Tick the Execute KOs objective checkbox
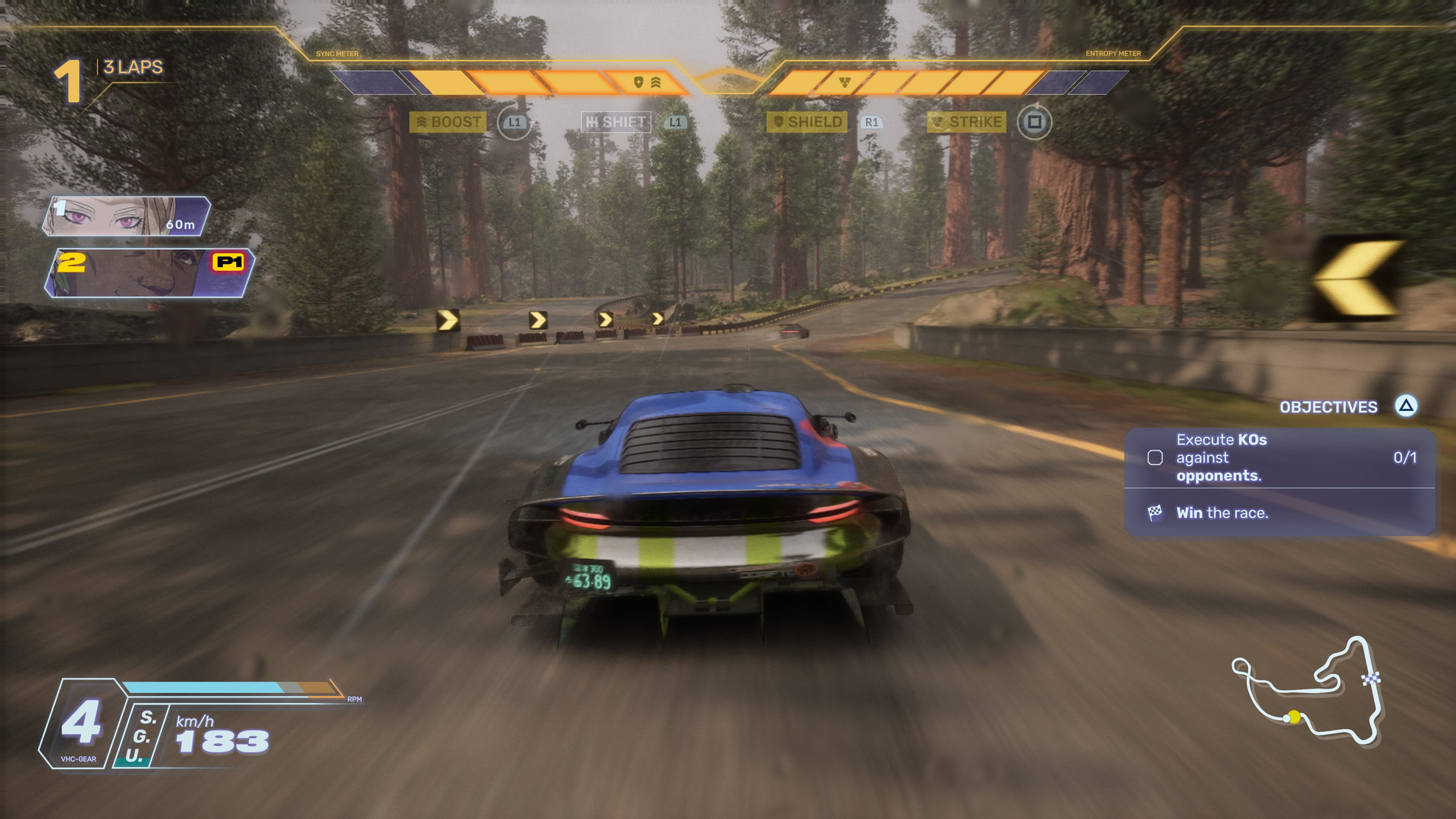Viewport: 1456px width, 819px height. pyautogui.click(x=1155, y=457)
